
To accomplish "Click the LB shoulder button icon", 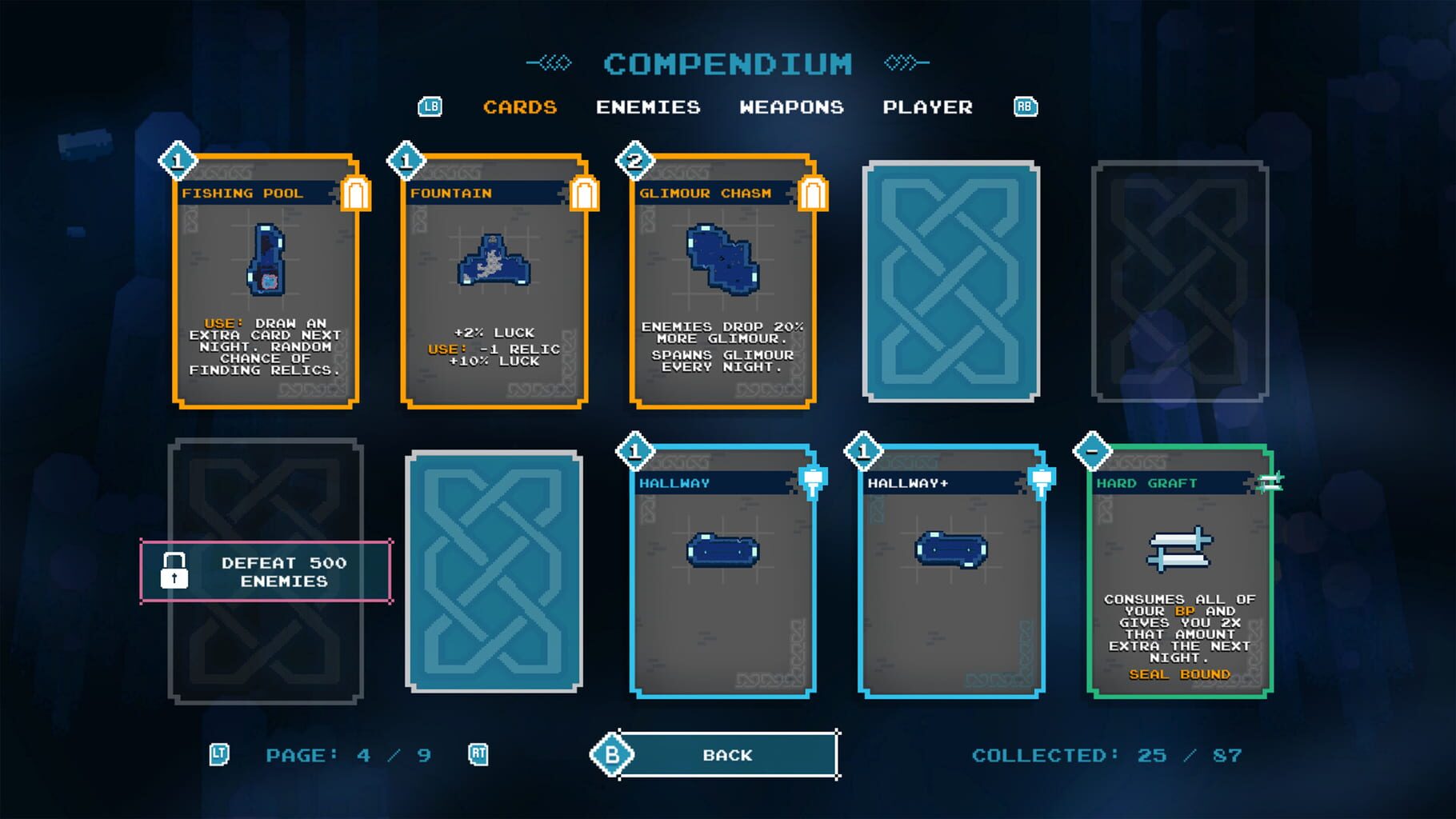I will pyautogui.click(x=430, y=106).
